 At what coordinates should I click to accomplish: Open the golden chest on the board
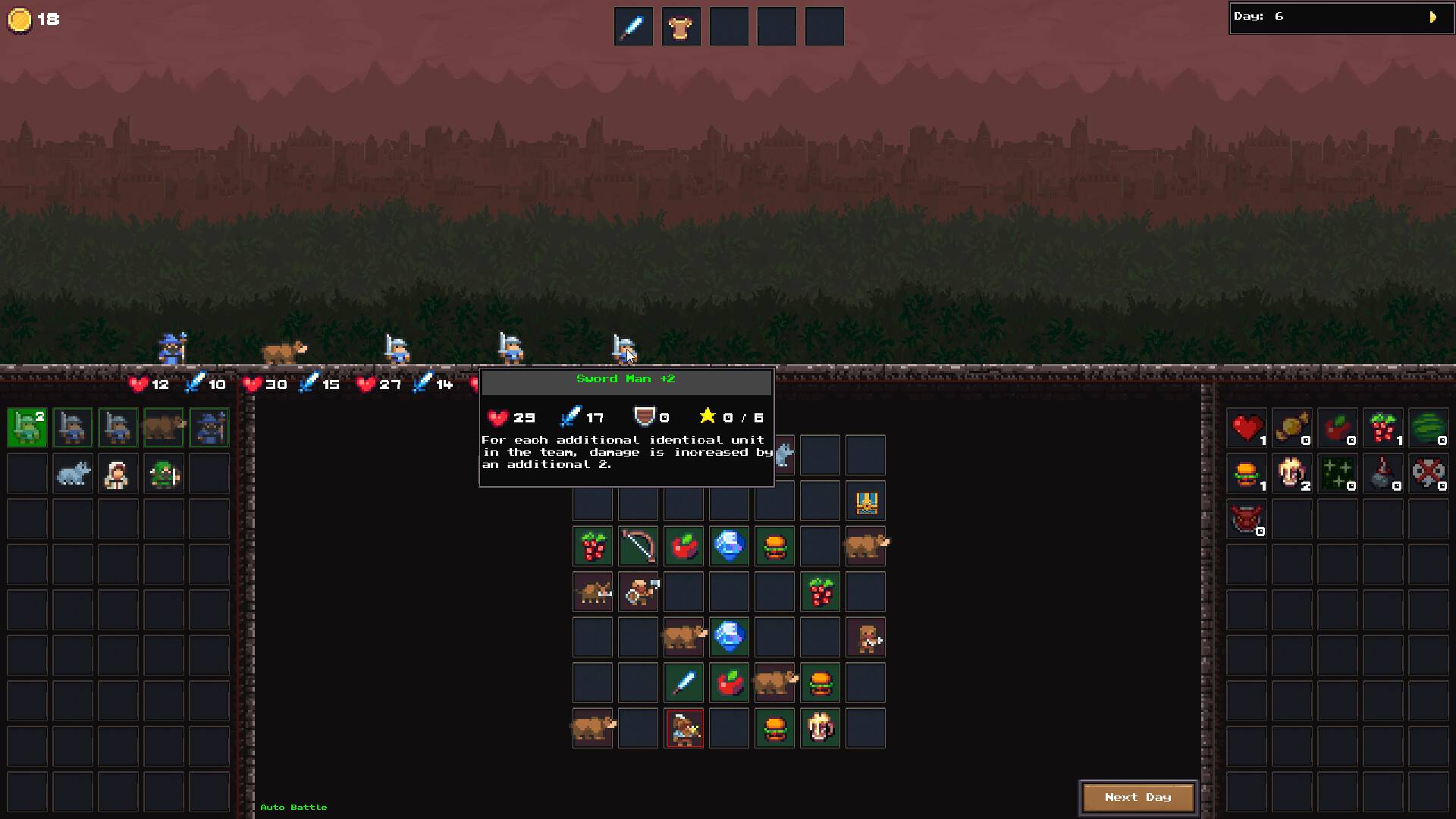tap(865, 500)
